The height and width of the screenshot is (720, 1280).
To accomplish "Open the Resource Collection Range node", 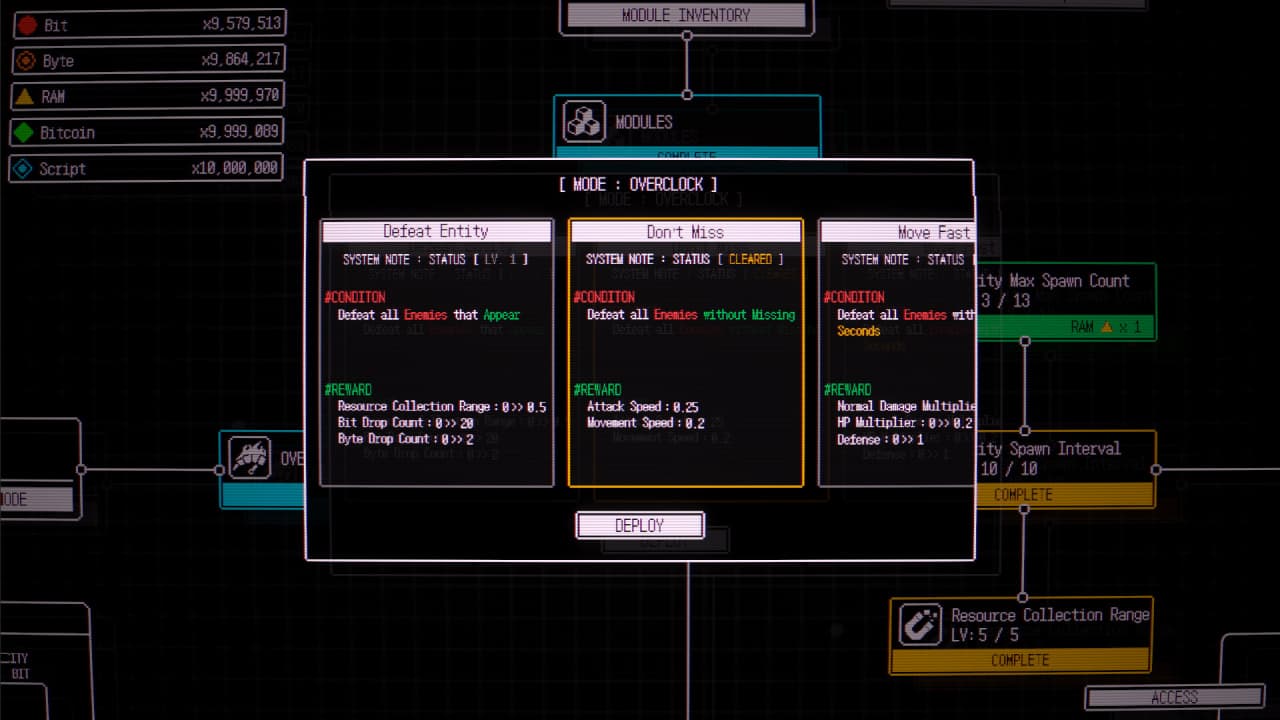I will point(1021,635).
